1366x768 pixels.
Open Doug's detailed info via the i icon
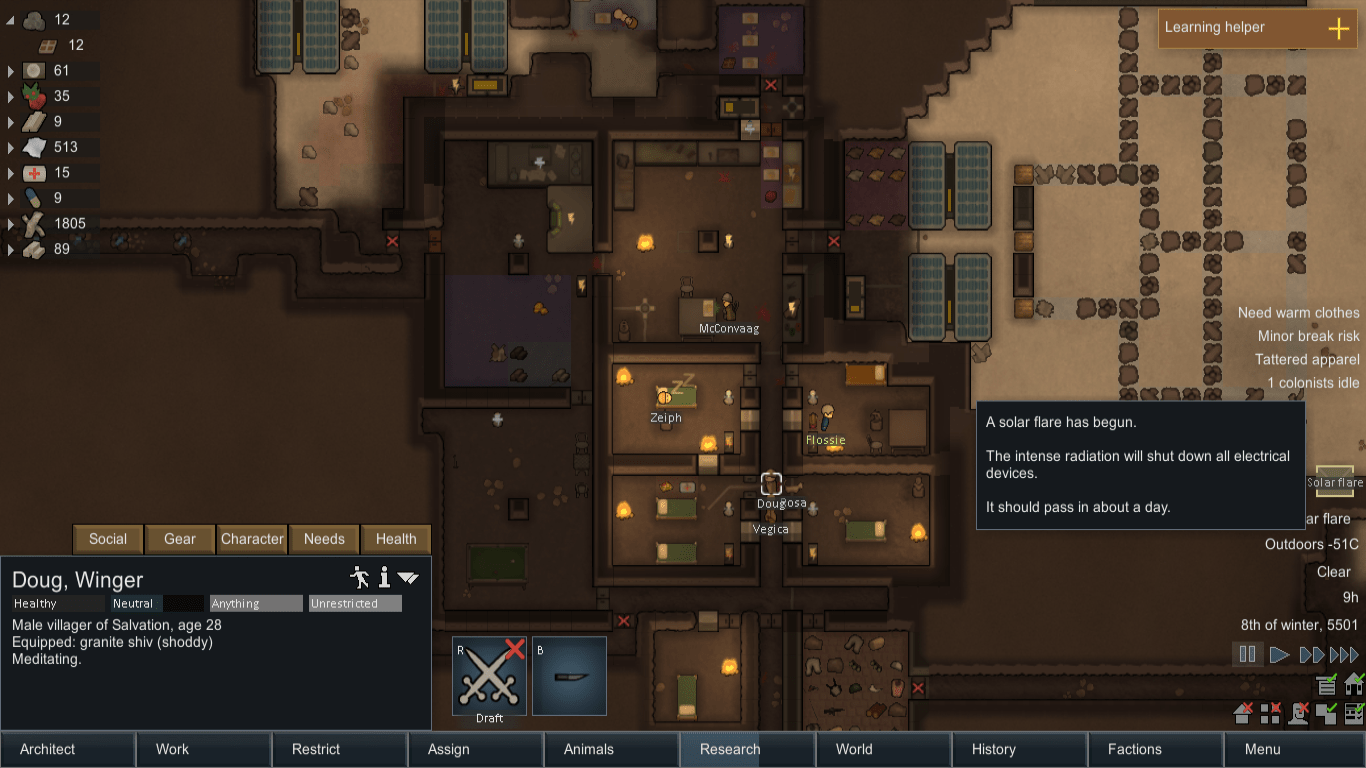click(x=385, y=577)
